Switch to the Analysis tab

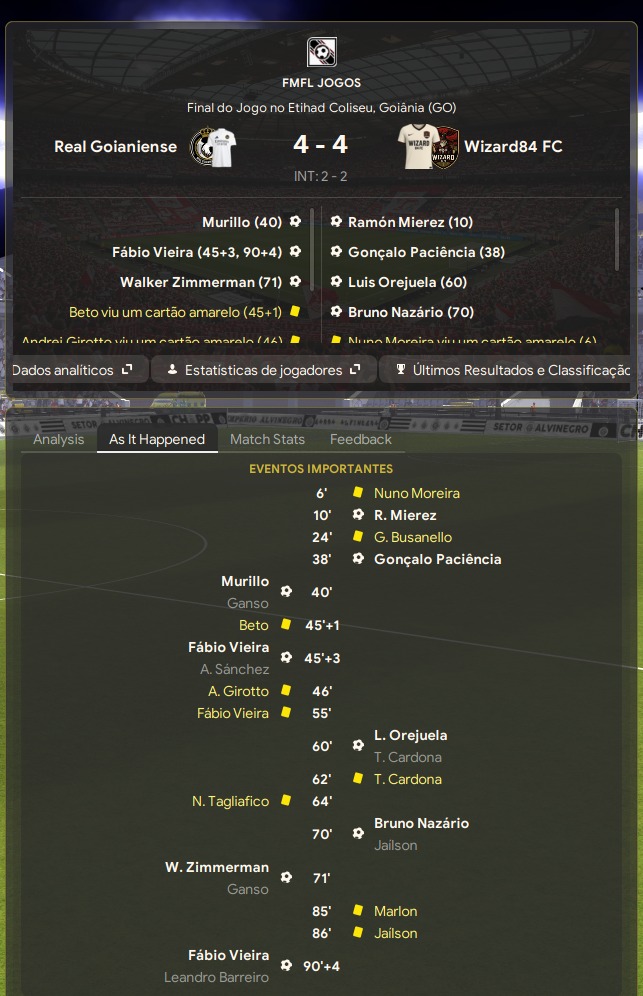coord(59,439)
